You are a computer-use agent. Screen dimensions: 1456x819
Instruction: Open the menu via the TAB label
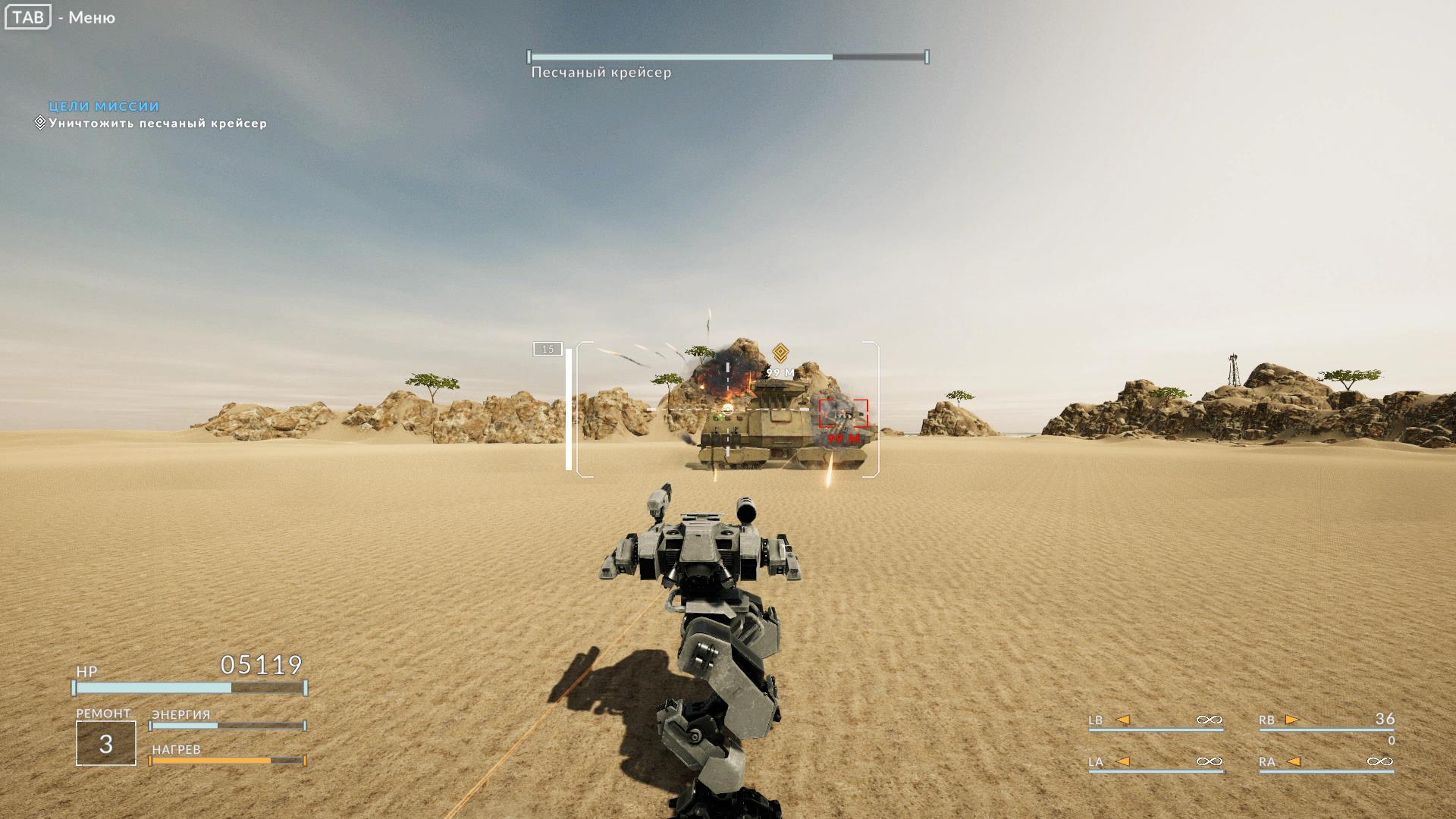(27, 17)
